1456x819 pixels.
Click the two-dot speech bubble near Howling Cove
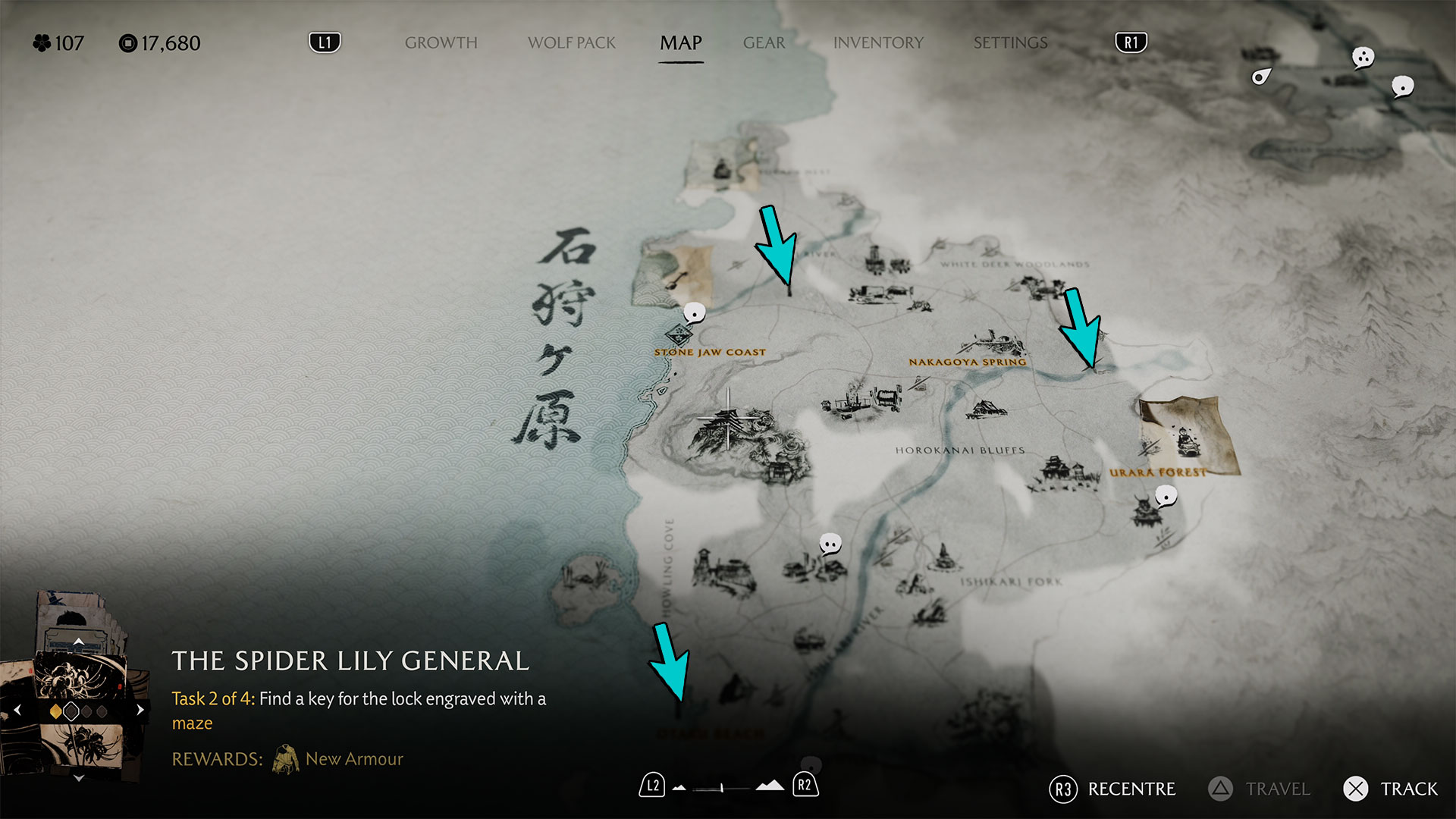pos(830,544)
